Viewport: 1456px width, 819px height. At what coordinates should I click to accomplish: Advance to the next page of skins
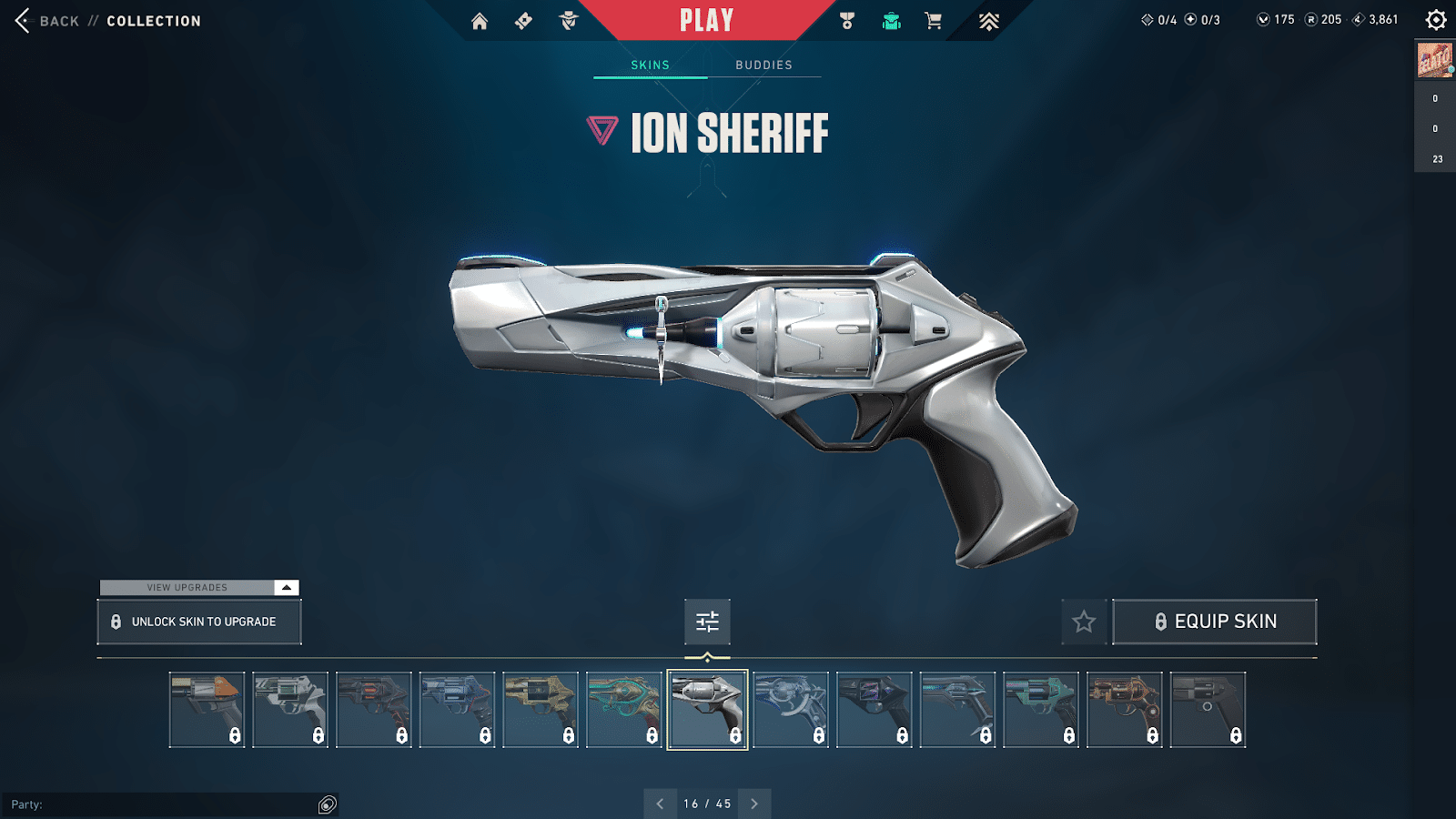point(753,804)
